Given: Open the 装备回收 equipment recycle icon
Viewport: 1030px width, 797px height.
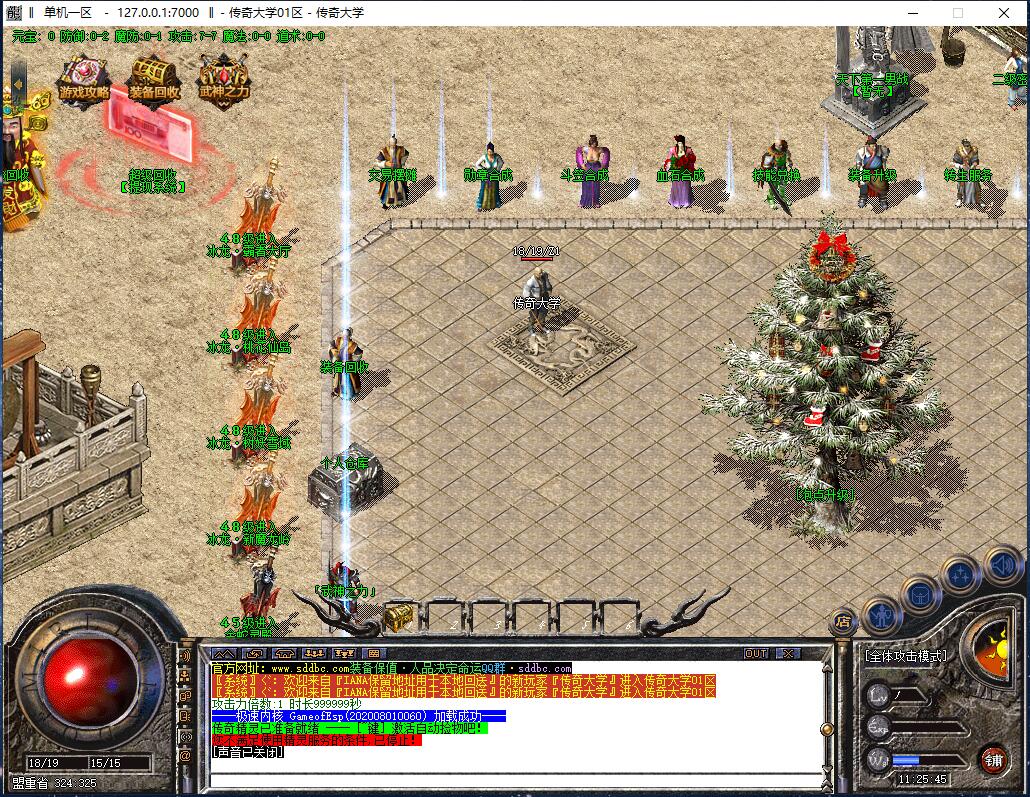Looking at the screenshot, I should 153,79.
